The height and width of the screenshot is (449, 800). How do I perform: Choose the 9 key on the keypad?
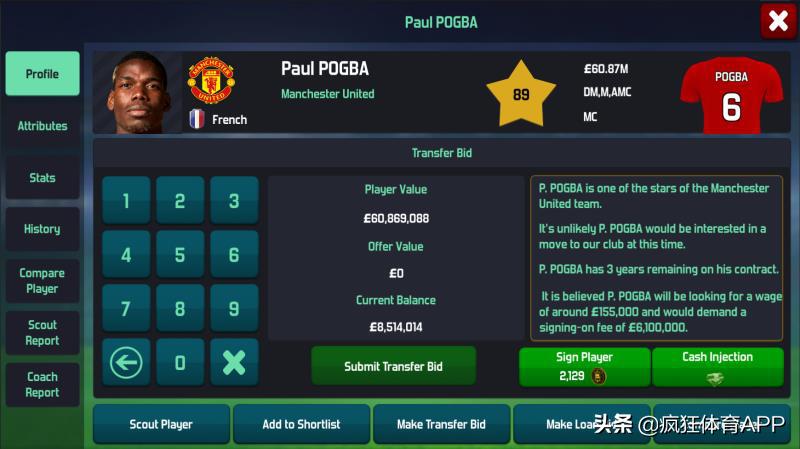pyautogui.click(x=234, y=309)
